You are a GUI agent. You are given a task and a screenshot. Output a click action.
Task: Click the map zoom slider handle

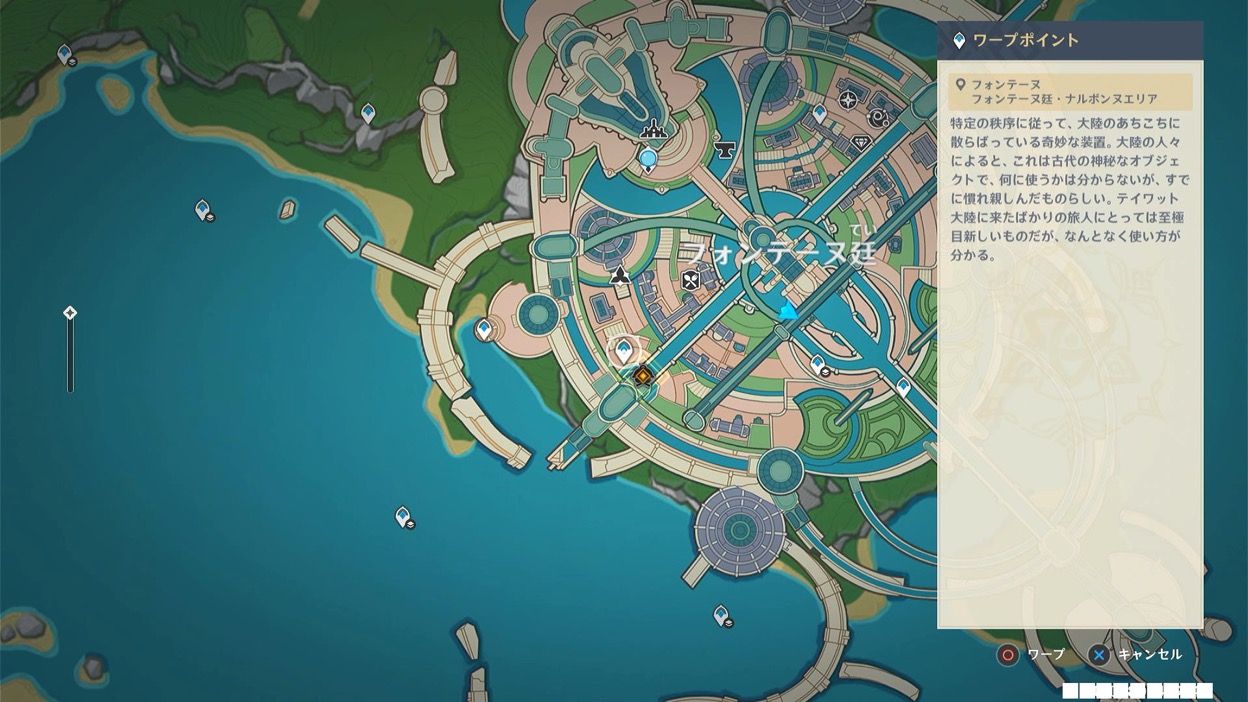point(70,313)
